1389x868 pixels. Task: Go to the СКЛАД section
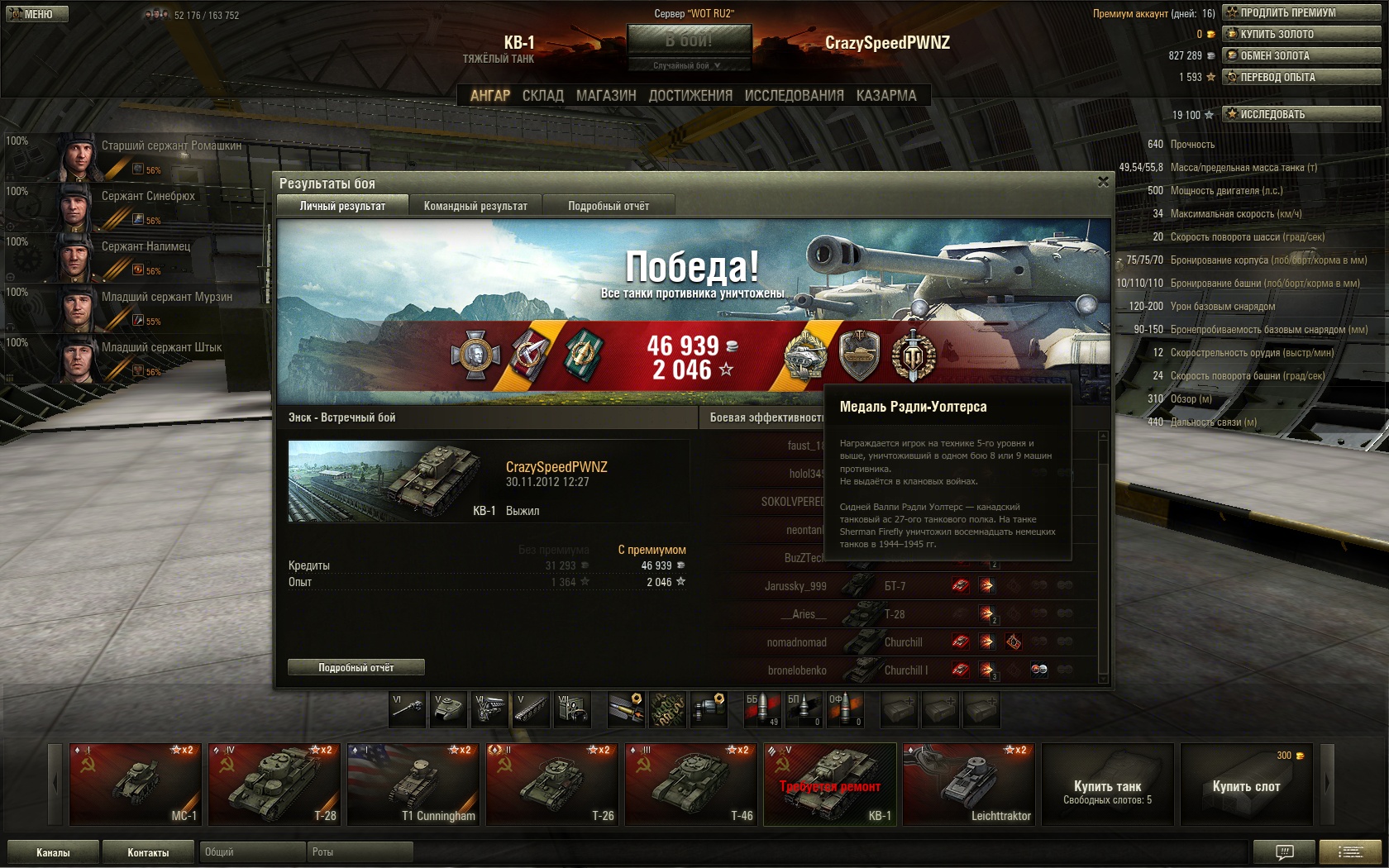point(542,96)
